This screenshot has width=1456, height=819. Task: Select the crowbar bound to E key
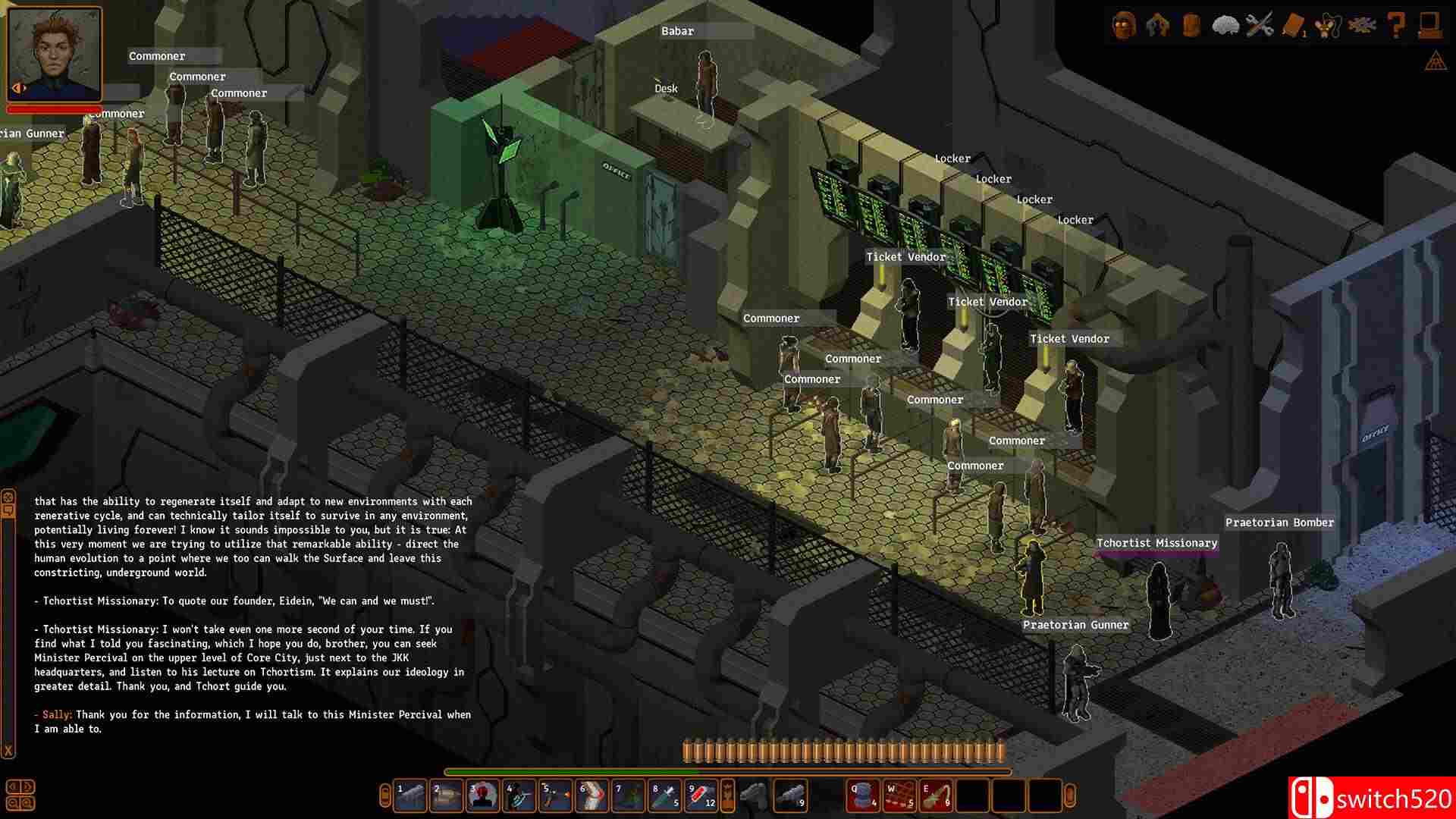pos(937,798)
